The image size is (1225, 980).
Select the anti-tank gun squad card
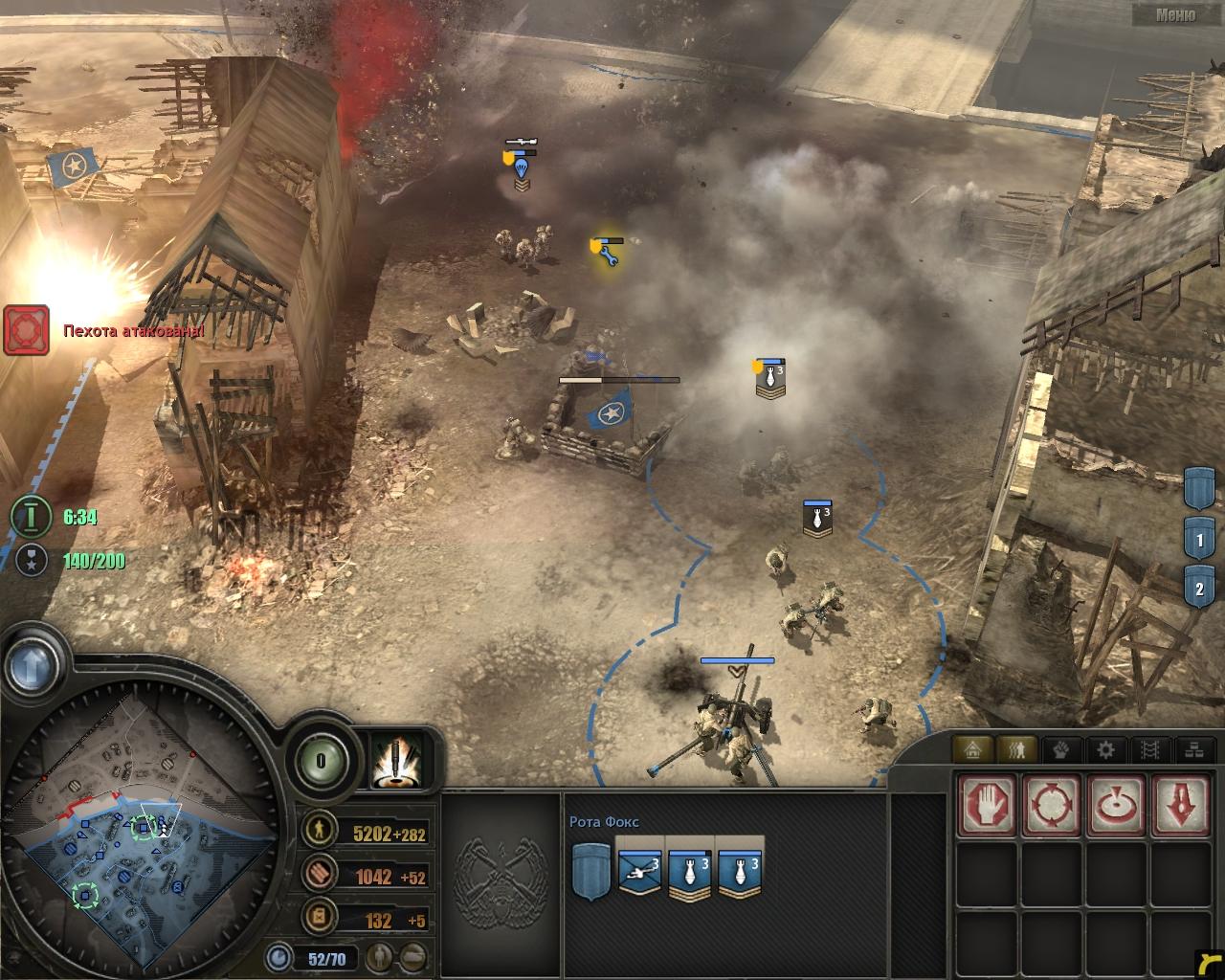click(639, 868)
